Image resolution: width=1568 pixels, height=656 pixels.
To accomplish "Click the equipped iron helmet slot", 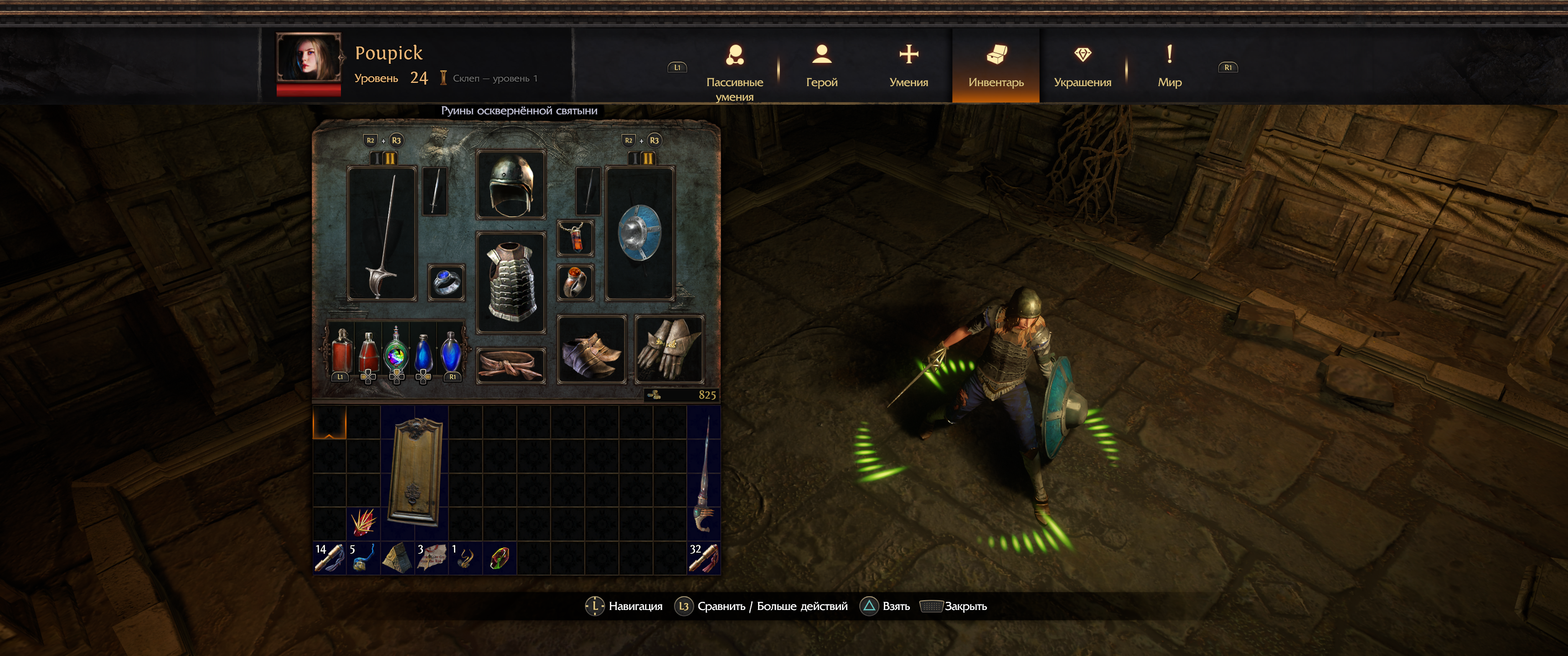I will click(511, 184).
